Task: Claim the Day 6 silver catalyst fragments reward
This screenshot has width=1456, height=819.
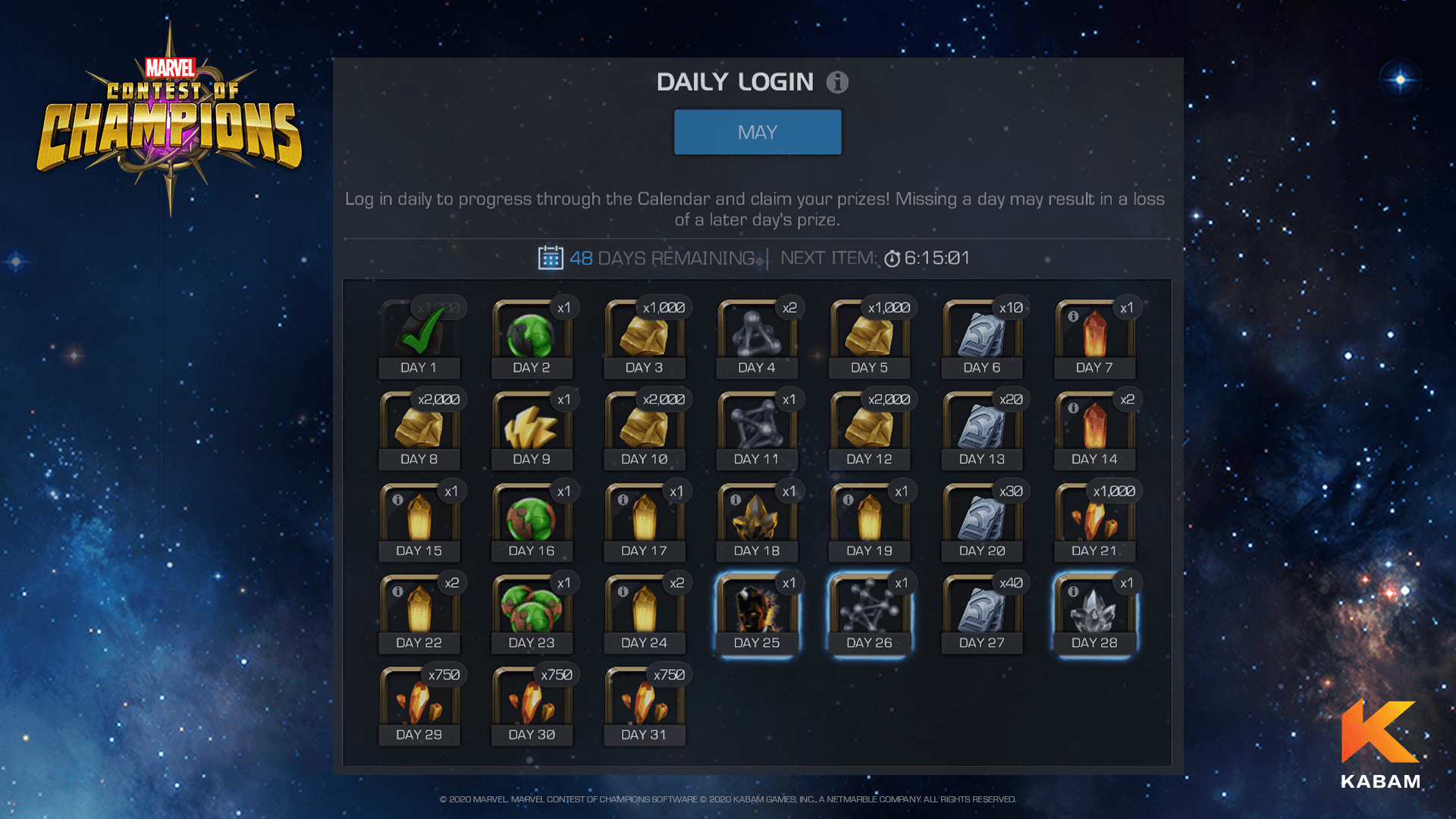Action: [982, 335]
